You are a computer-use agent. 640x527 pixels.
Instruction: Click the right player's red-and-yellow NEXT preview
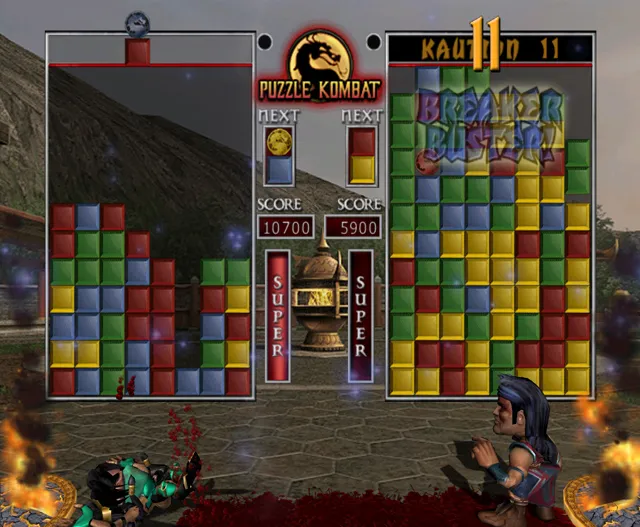pyautogui.click(x=362, y=156)
